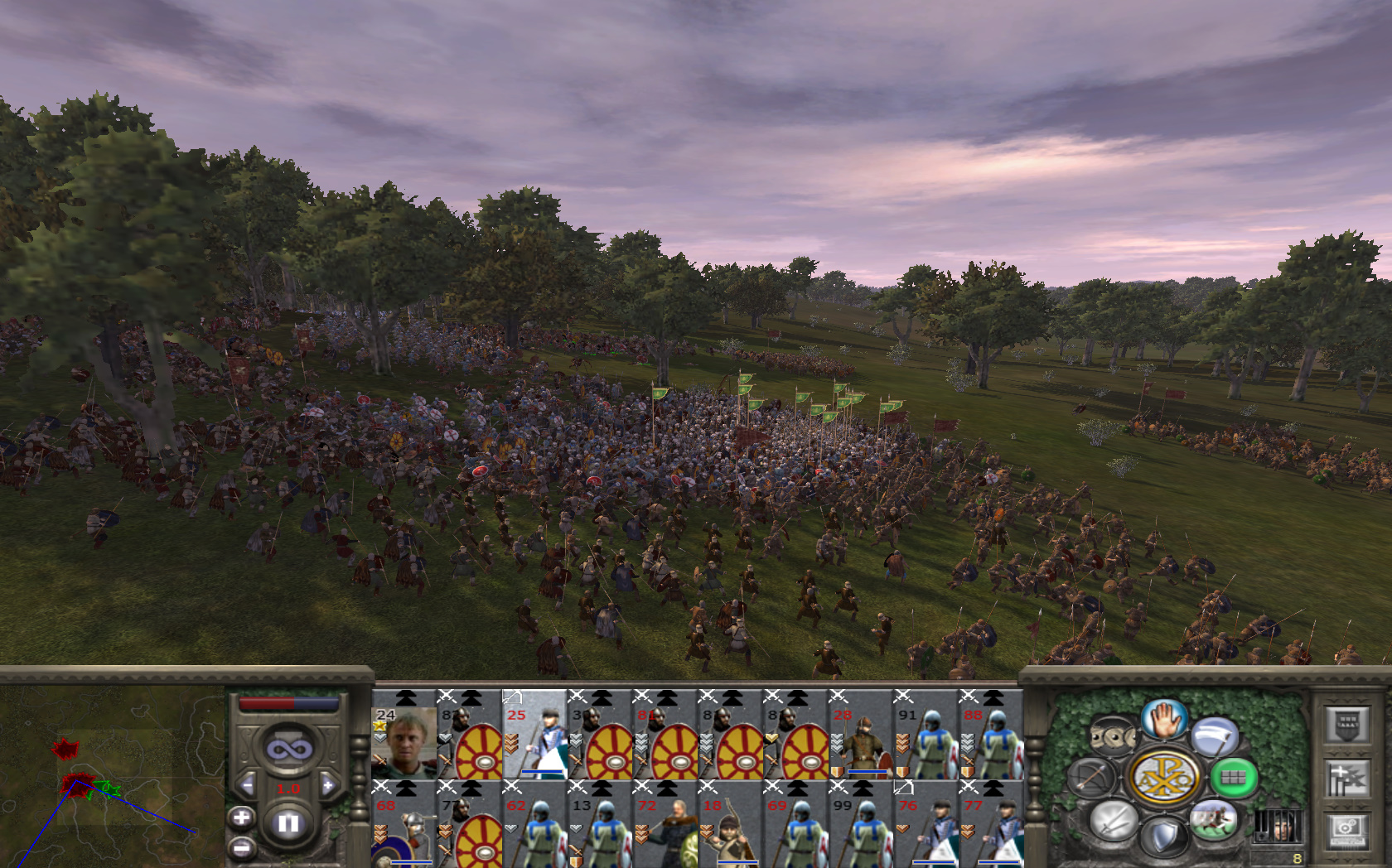The width and height of the screenshot is (1392, 868).
Task: Activate the halt order hand icon
Action: click(1165, 719)
